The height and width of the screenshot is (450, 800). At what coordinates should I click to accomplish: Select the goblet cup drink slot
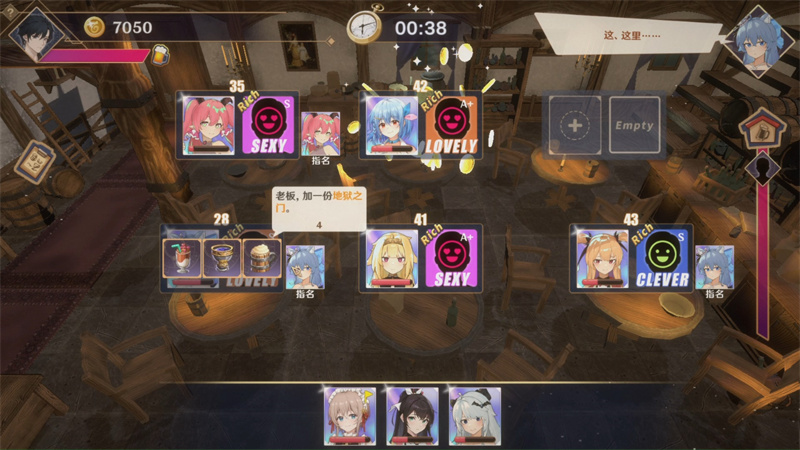(222, 260)
